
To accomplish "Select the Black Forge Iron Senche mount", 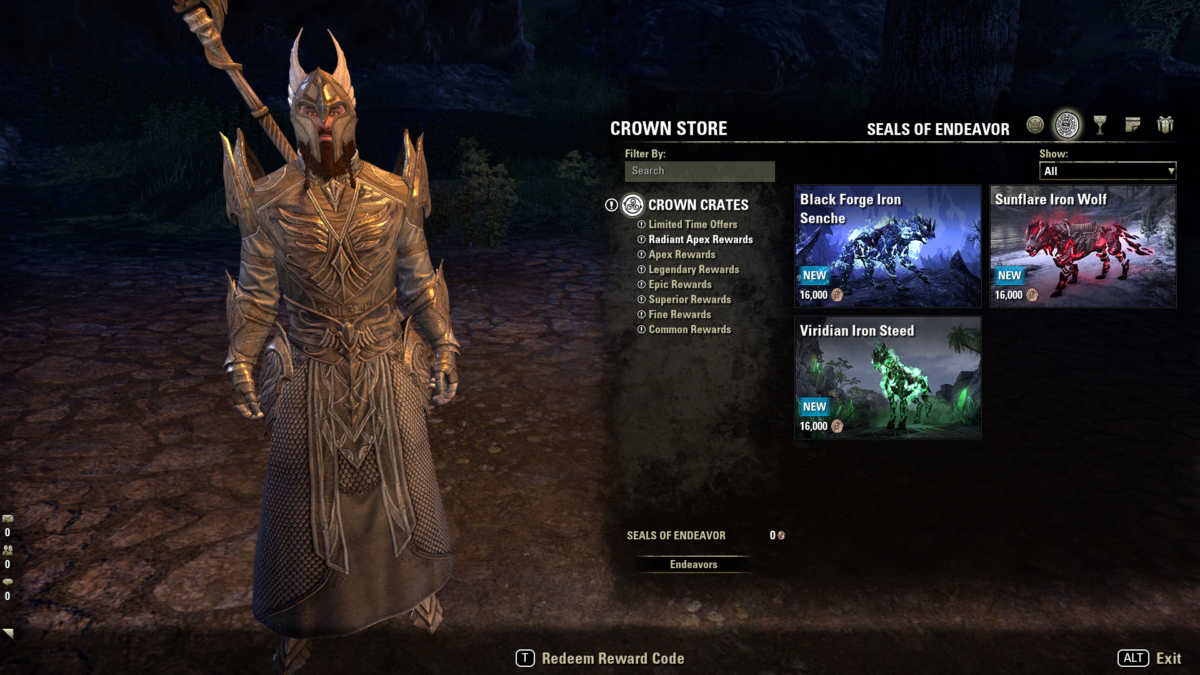I will (x=888, y=246).
